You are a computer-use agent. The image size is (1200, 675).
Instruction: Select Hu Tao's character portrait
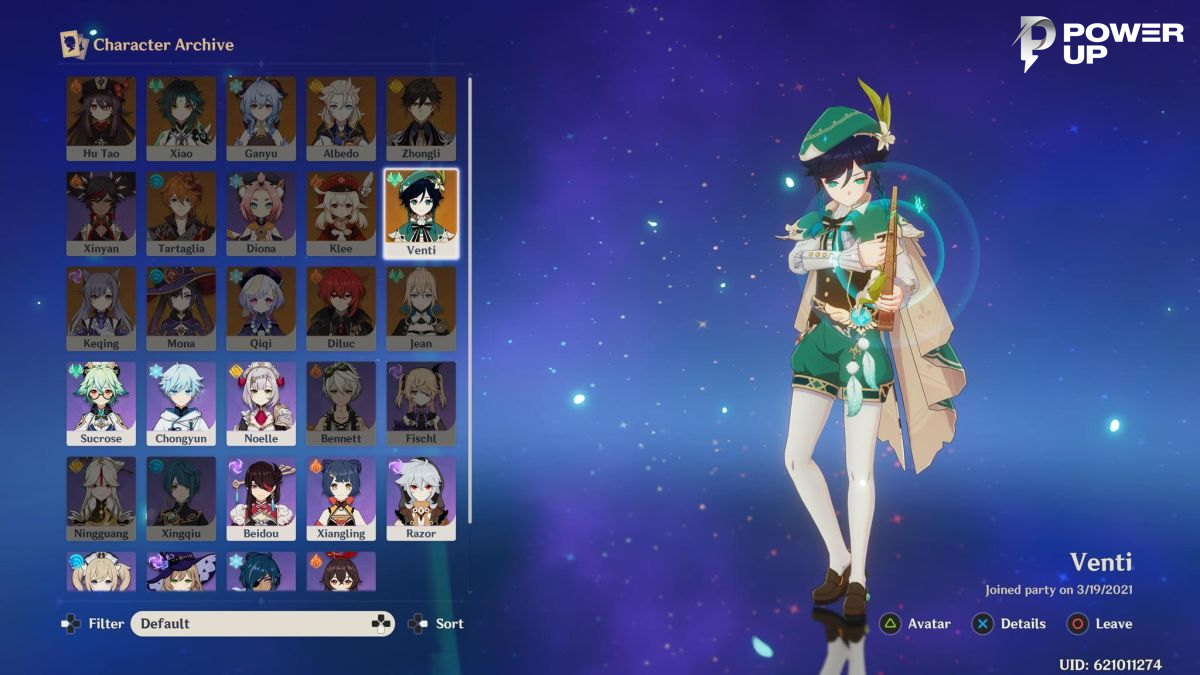pos(101,118)
